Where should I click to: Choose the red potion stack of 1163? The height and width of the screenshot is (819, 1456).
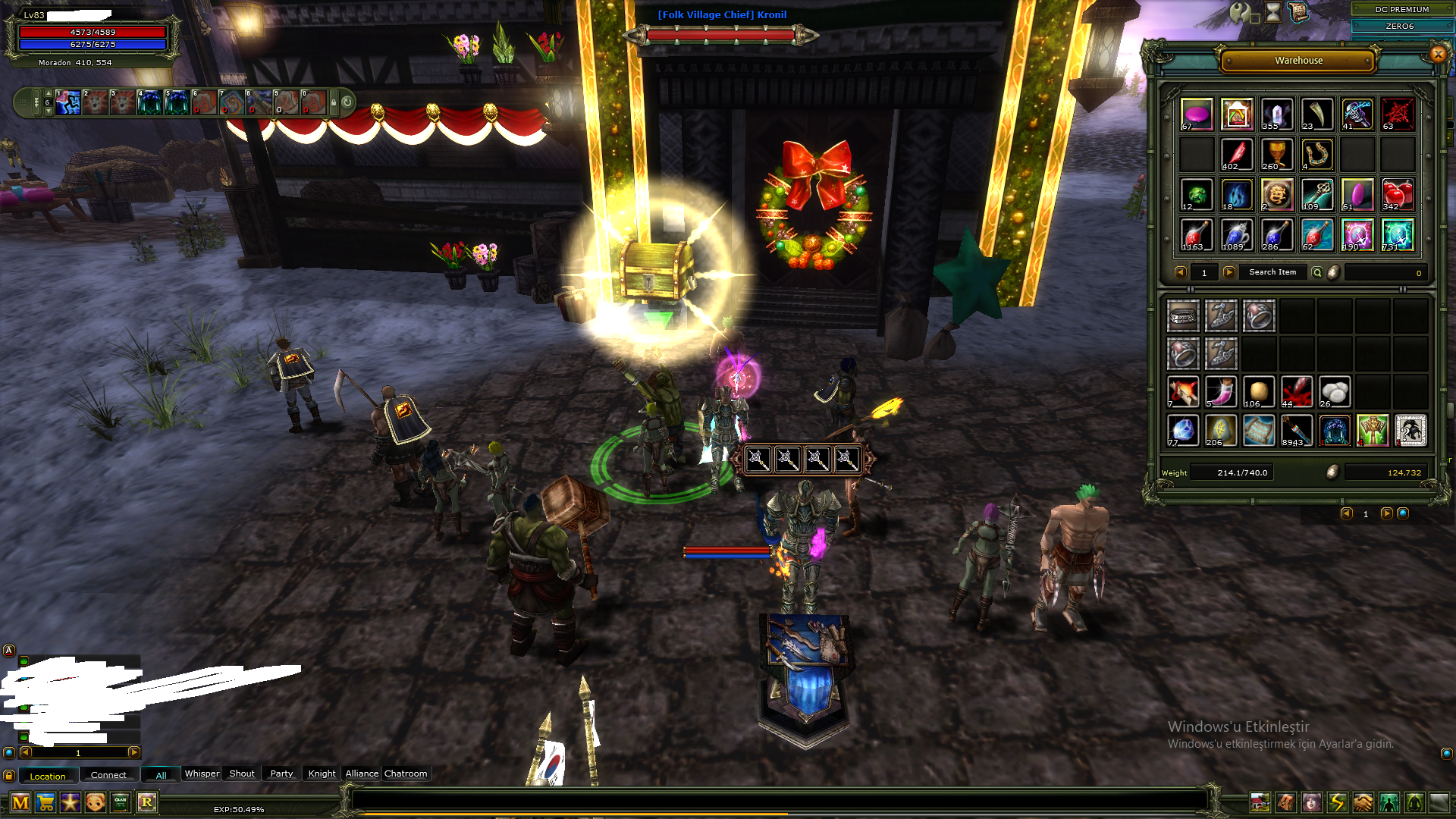(1197, 235)
